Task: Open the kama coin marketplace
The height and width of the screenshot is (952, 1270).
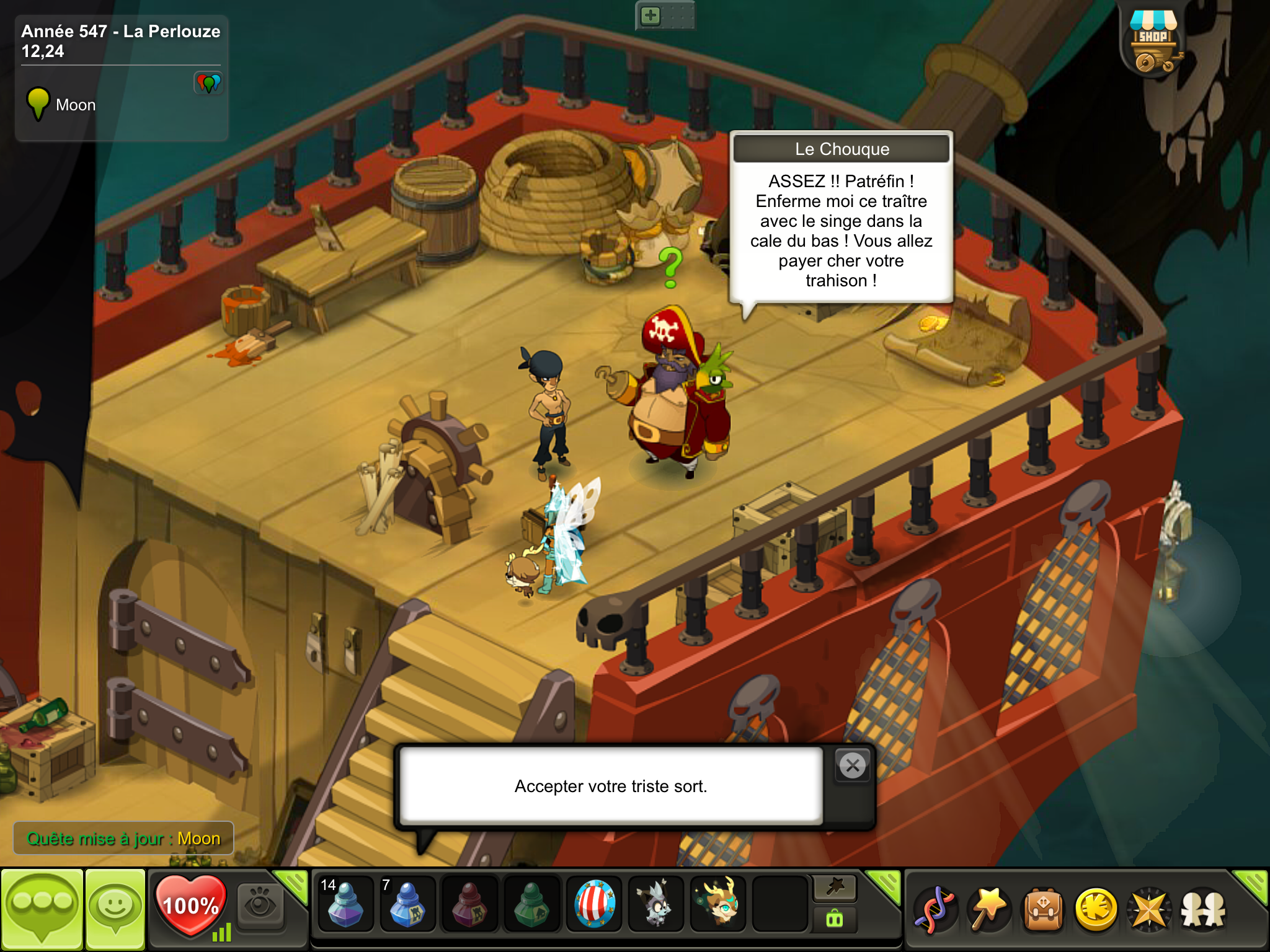Action: (1096, 910)
